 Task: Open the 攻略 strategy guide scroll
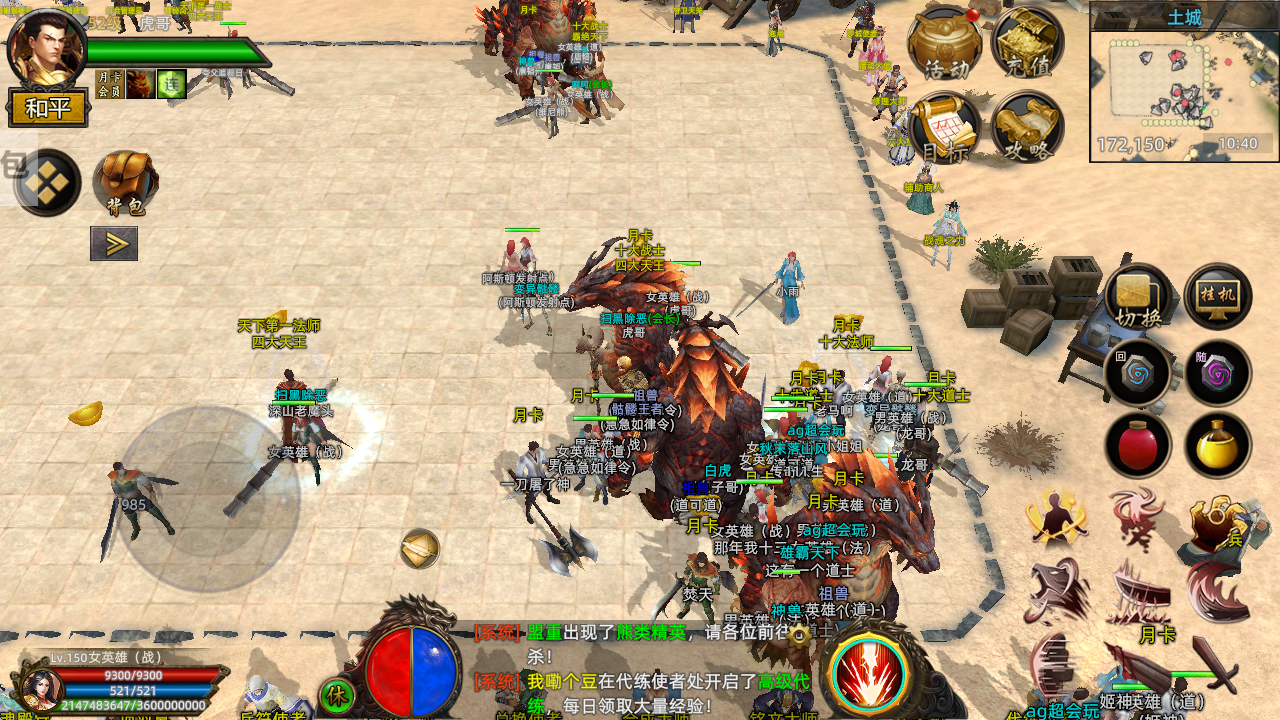(1027, 128)
